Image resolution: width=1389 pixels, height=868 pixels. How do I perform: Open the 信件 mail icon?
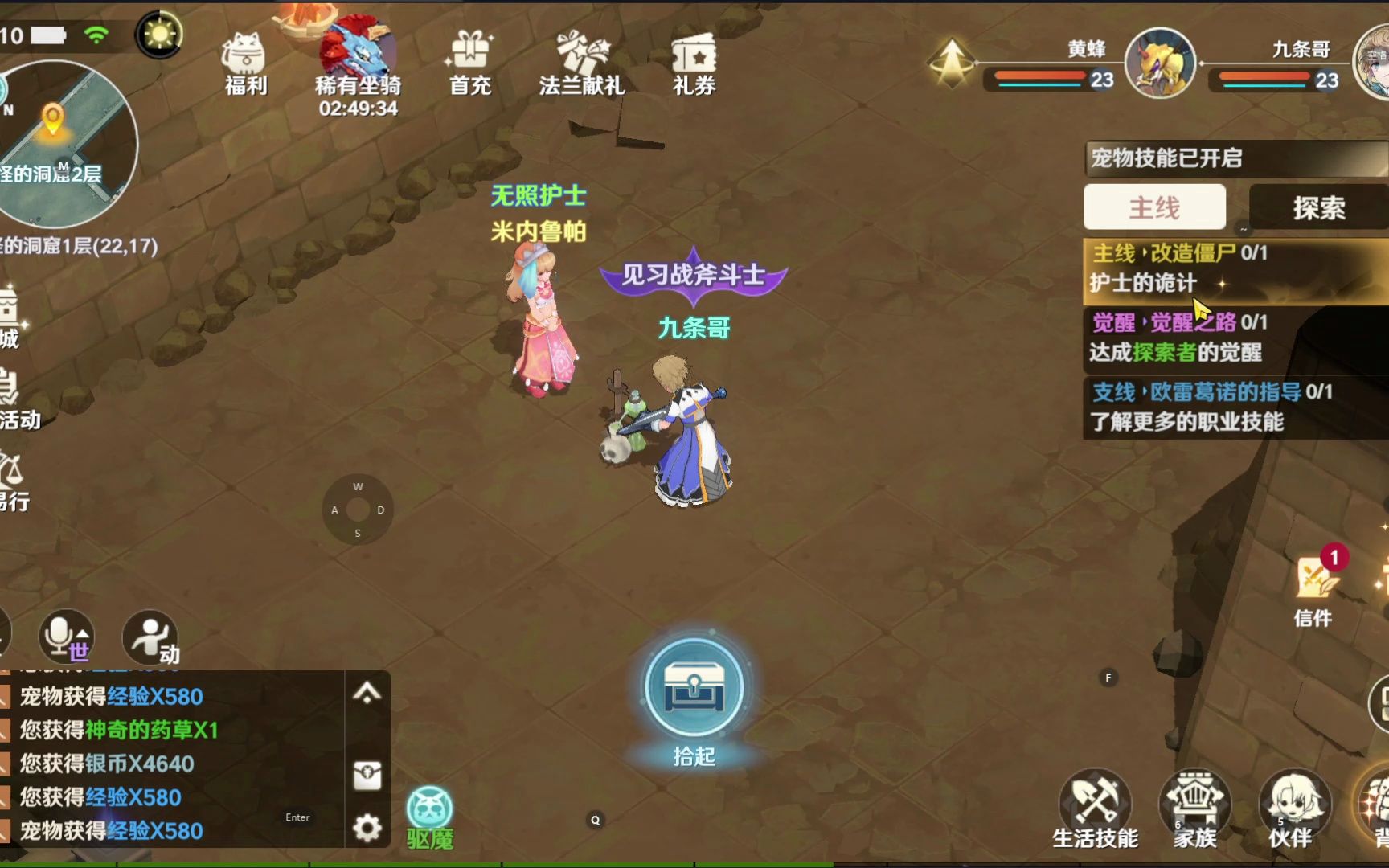coord(1315,585)
